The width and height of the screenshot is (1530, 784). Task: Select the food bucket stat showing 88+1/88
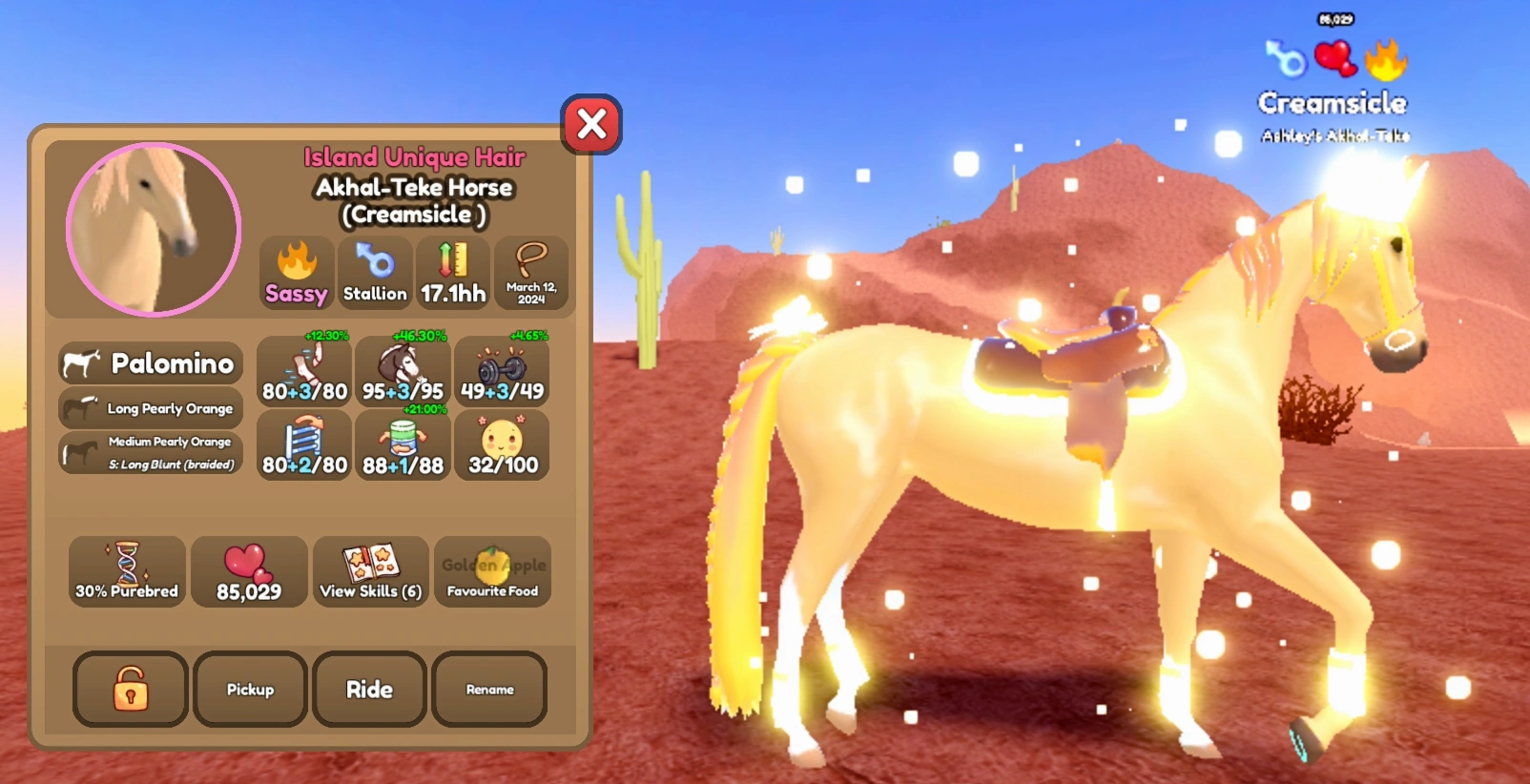[403, 444]
